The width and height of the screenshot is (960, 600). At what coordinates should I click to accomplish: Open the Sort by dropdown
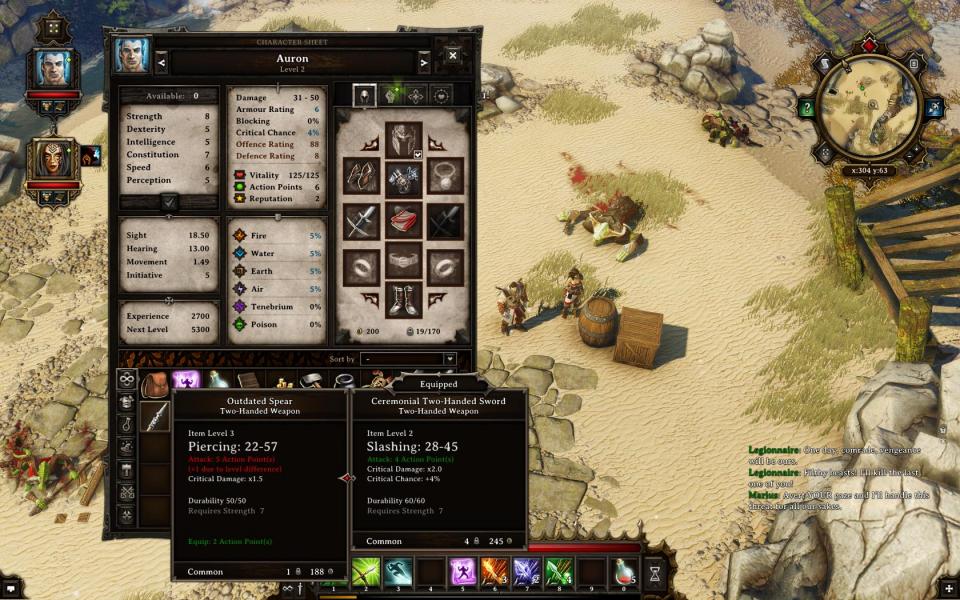click(410, 359)
